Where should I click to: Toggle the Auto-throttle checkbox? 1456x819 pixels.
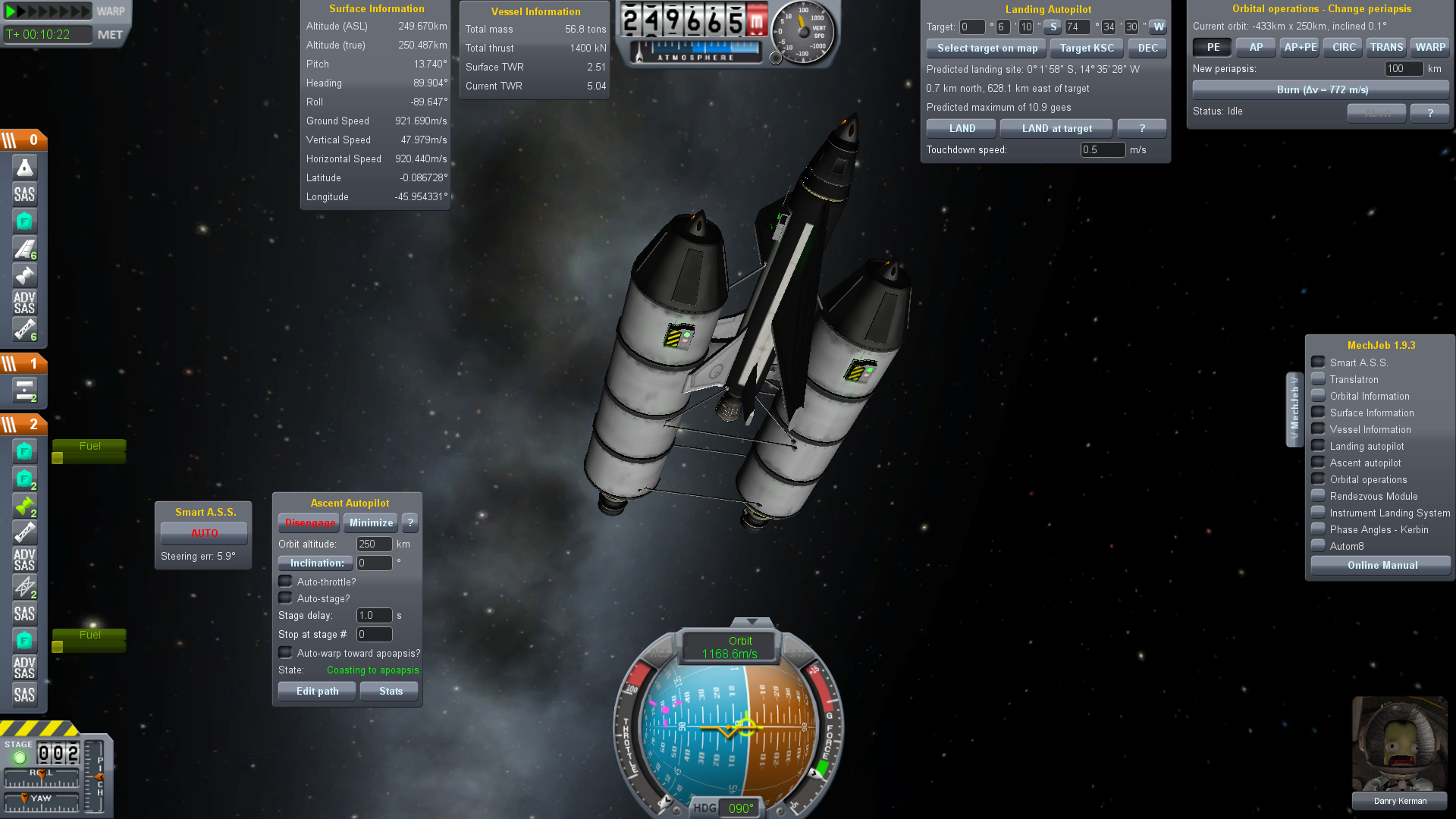pyautogui.click(x=286, y=582)
